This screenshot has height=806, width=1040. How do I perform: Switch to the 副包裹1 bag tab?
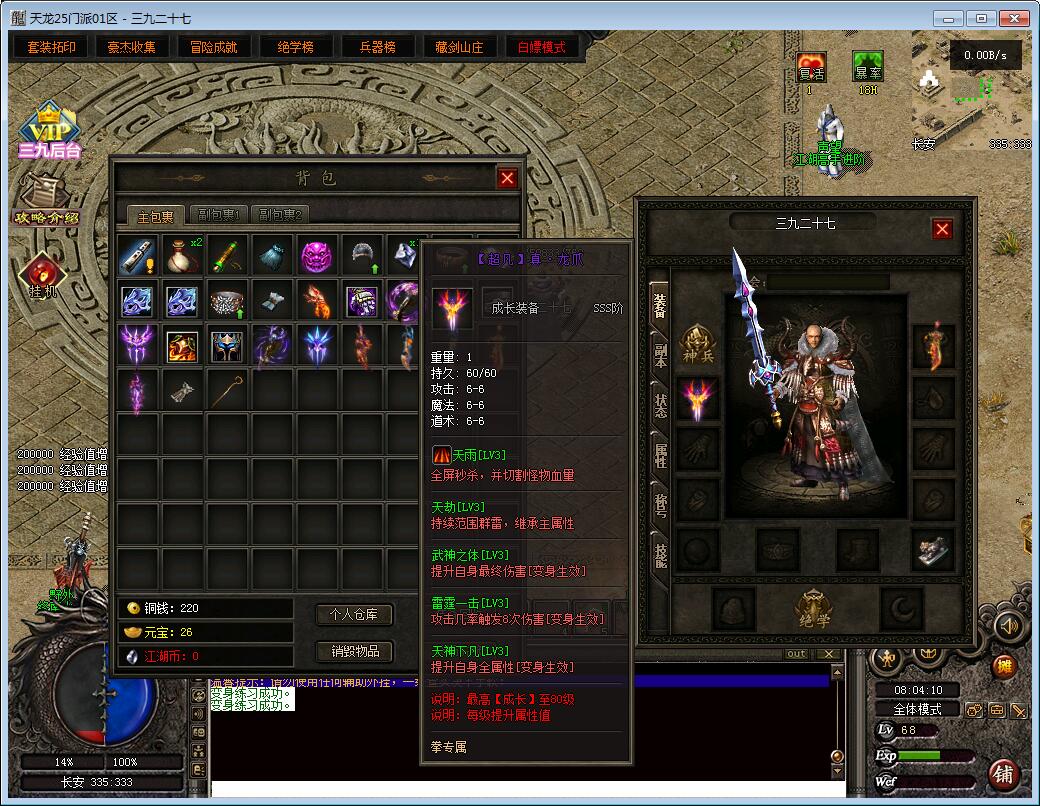click(221, 214)
